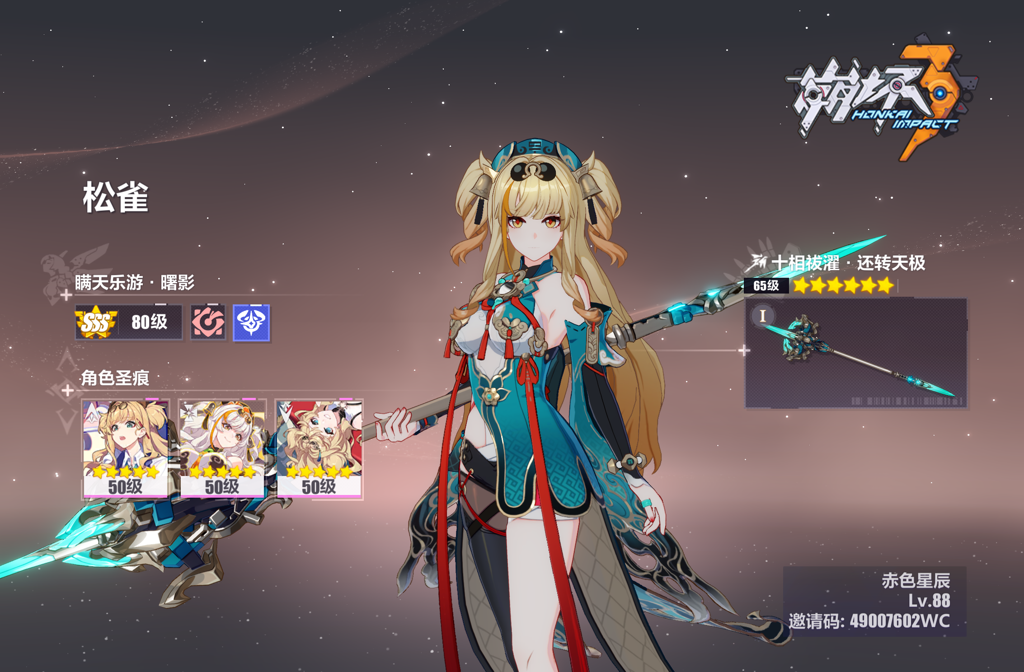This screenshot has height=672, width=1024.
Task: Click the gold SSS rank badge
Action: (97, 323)
